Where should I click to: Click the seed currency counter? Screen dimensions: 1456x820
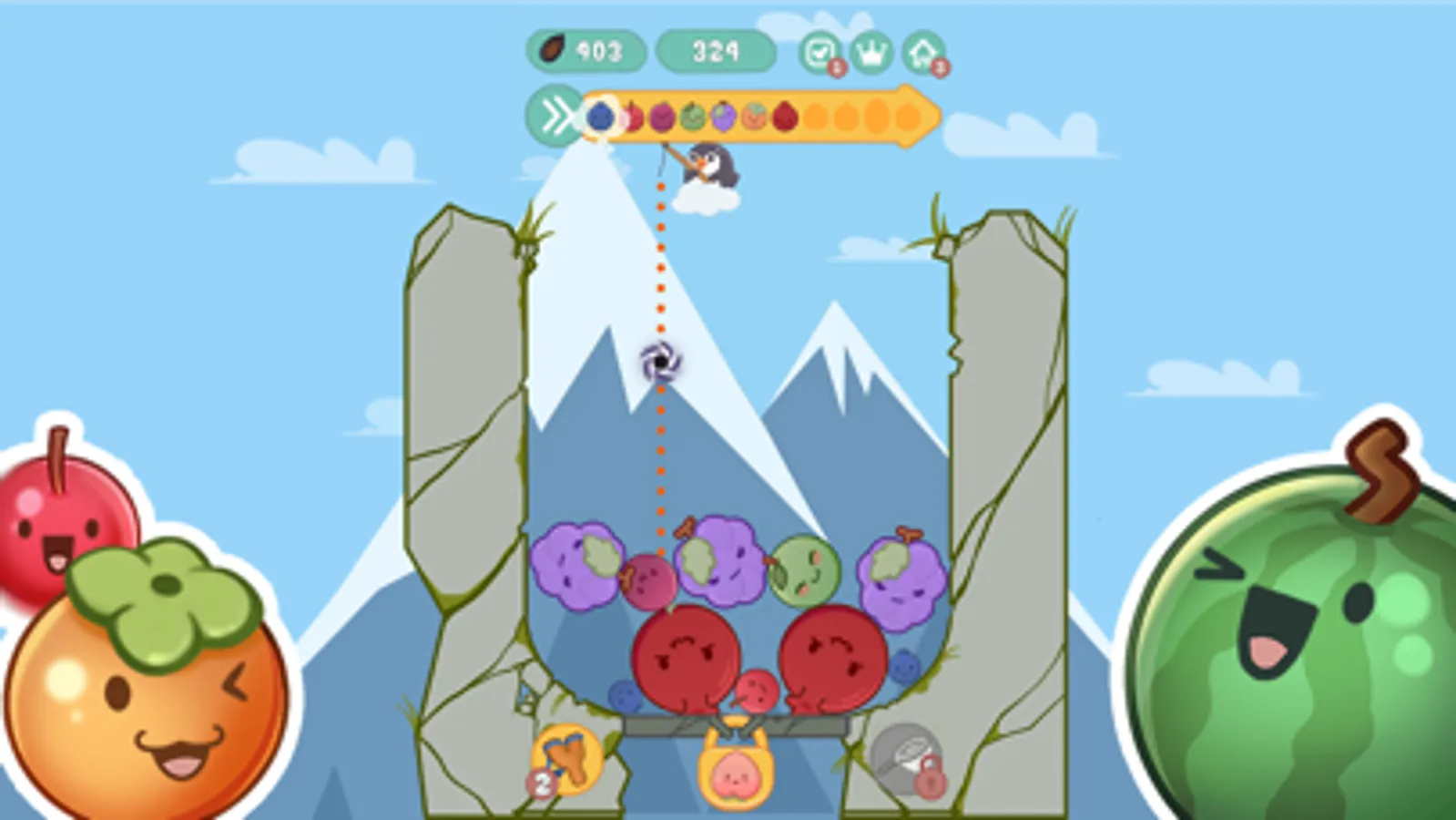(x=587, y=53)
